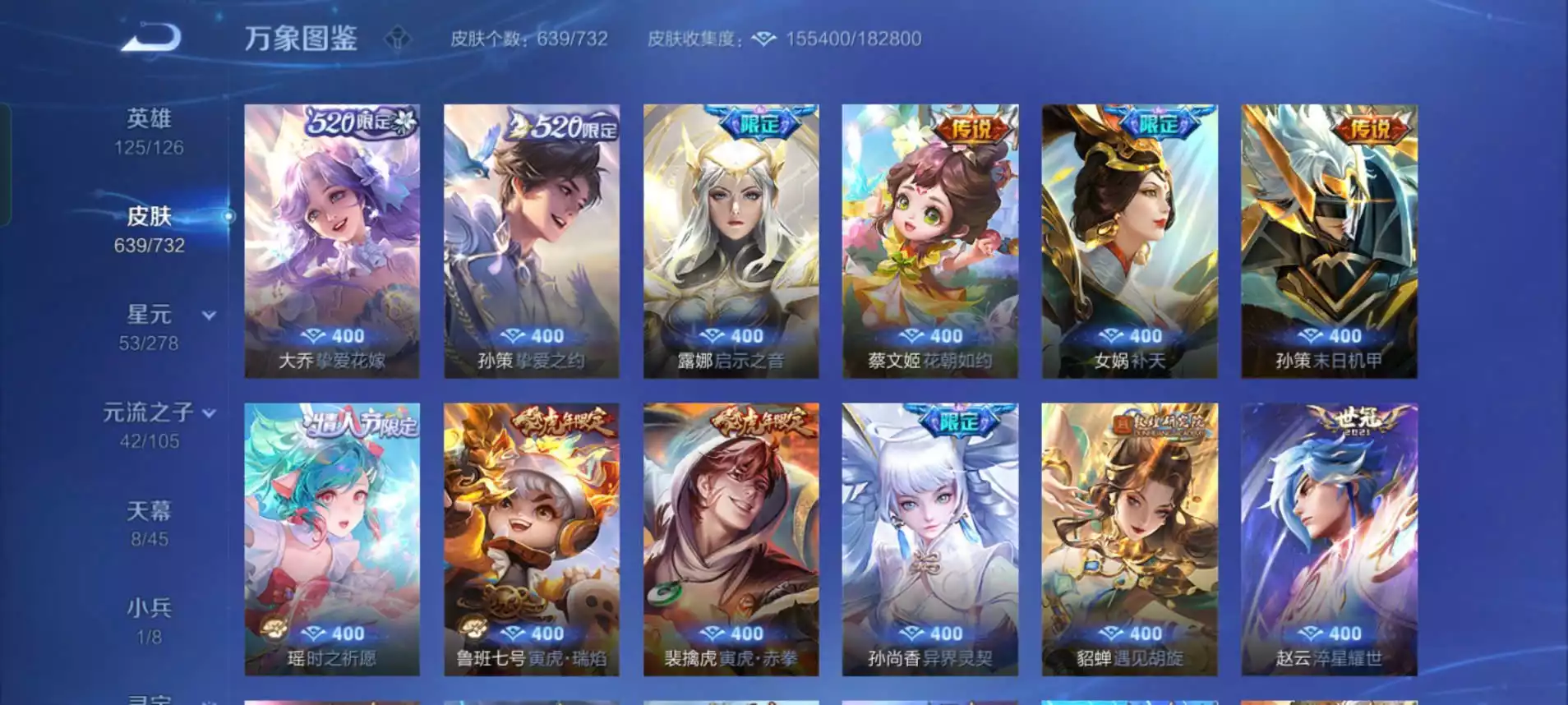The image size is (1568, 705).
Task: View the 蔡文姬 花朝如约 skin
Action: click(930, 241)
